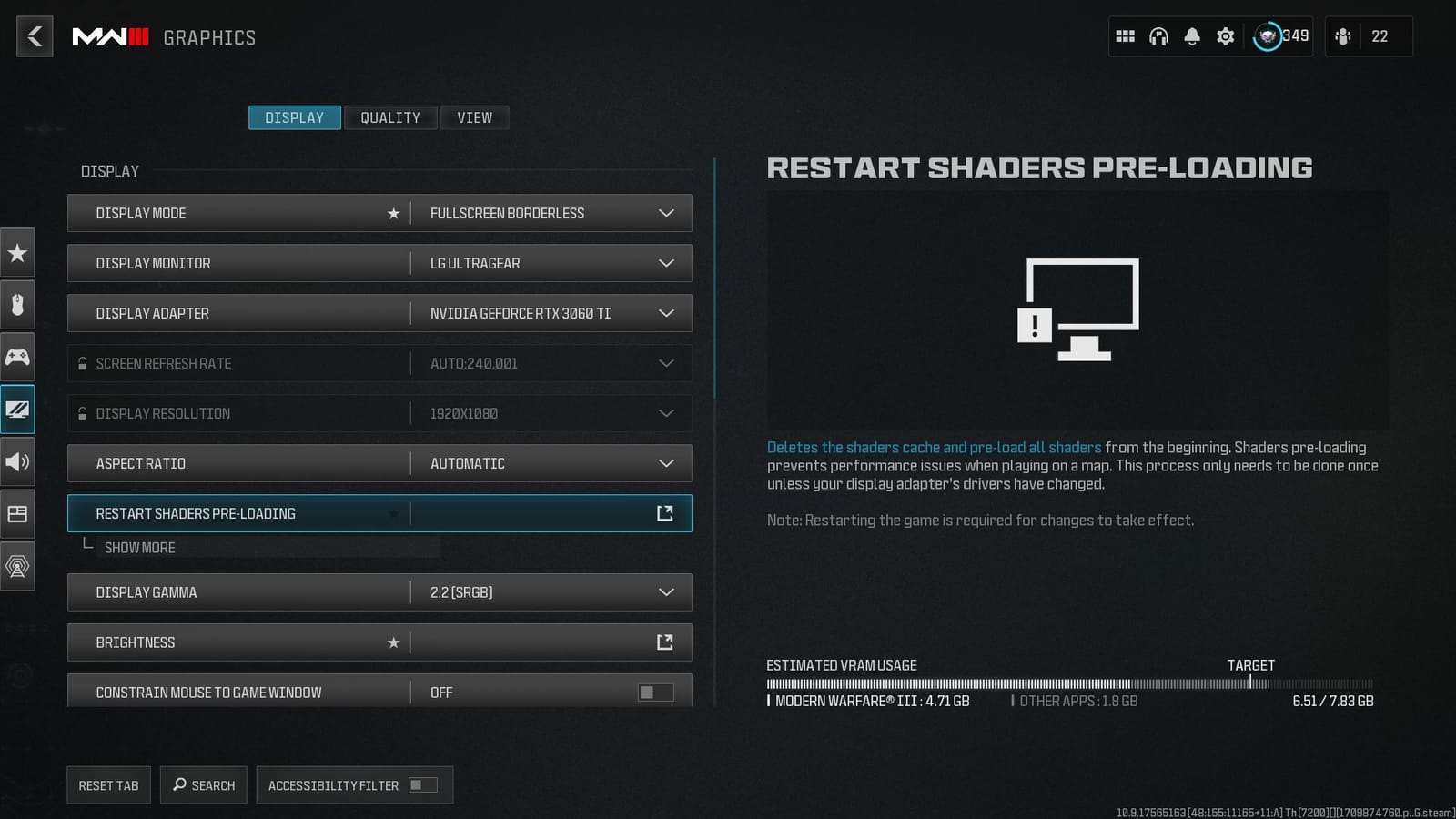Open the social menu showing 22 friends
1456x819 pixels.
pos(1344,35)
